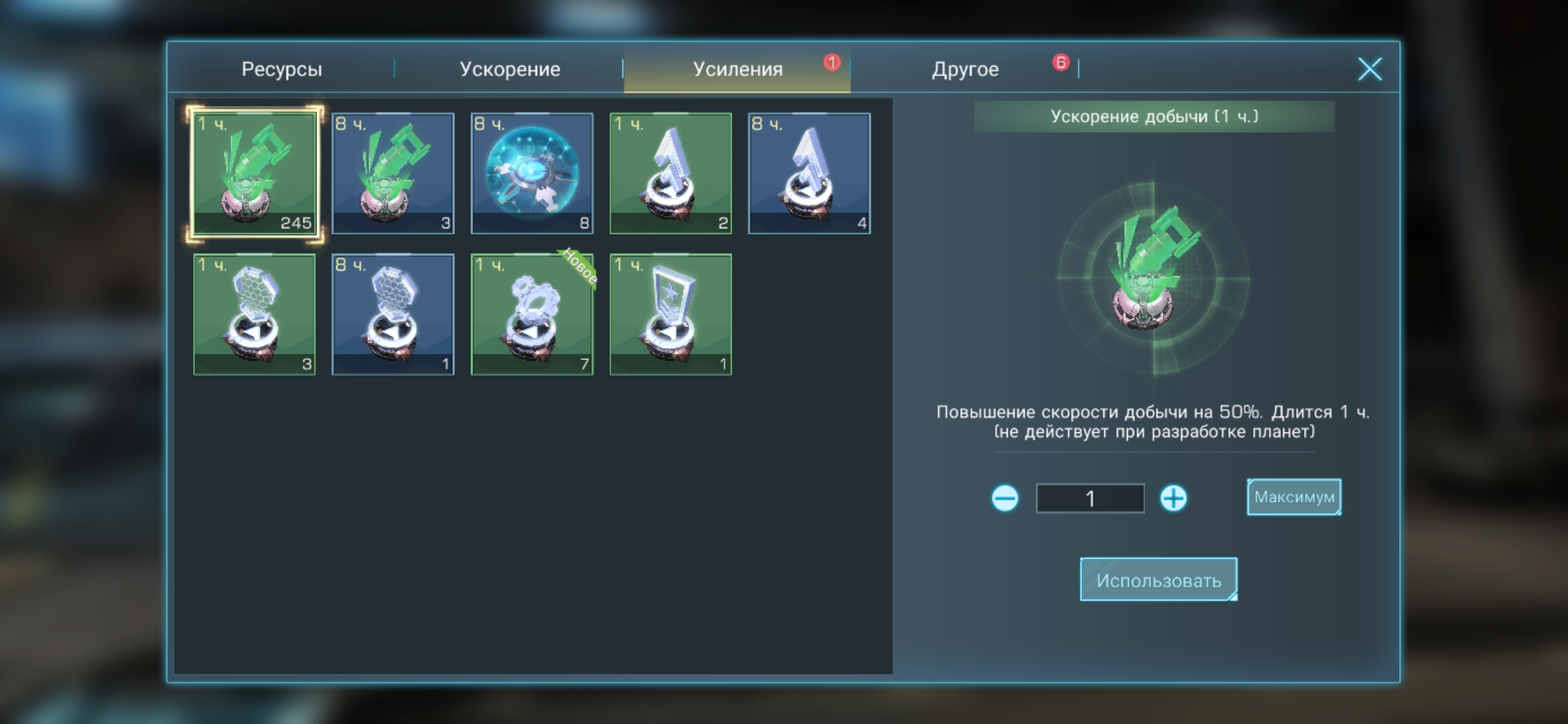Select the Усиления tab

click(737, 69)
